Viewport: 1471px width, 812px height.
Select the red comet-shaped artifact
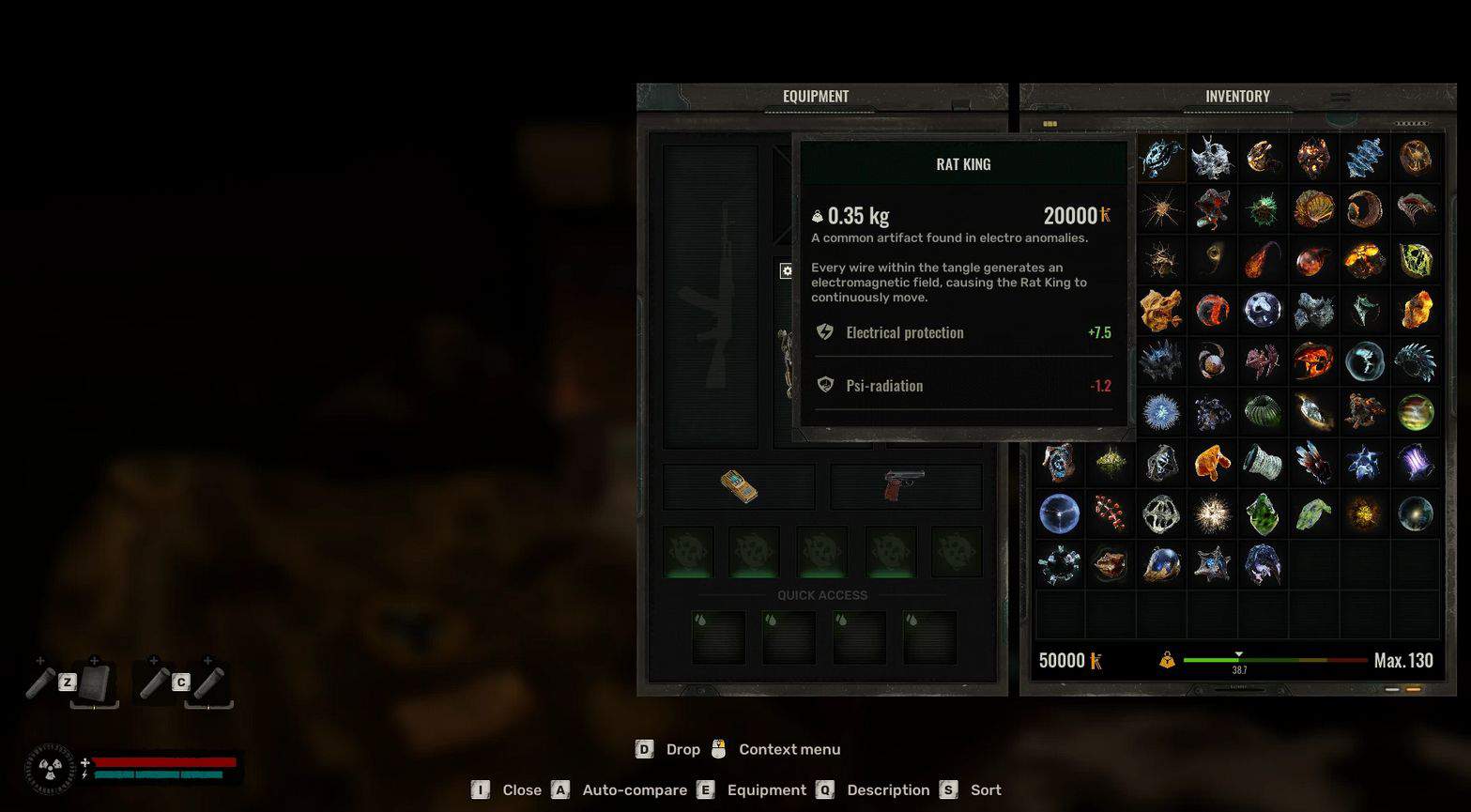pos(1263,259)
